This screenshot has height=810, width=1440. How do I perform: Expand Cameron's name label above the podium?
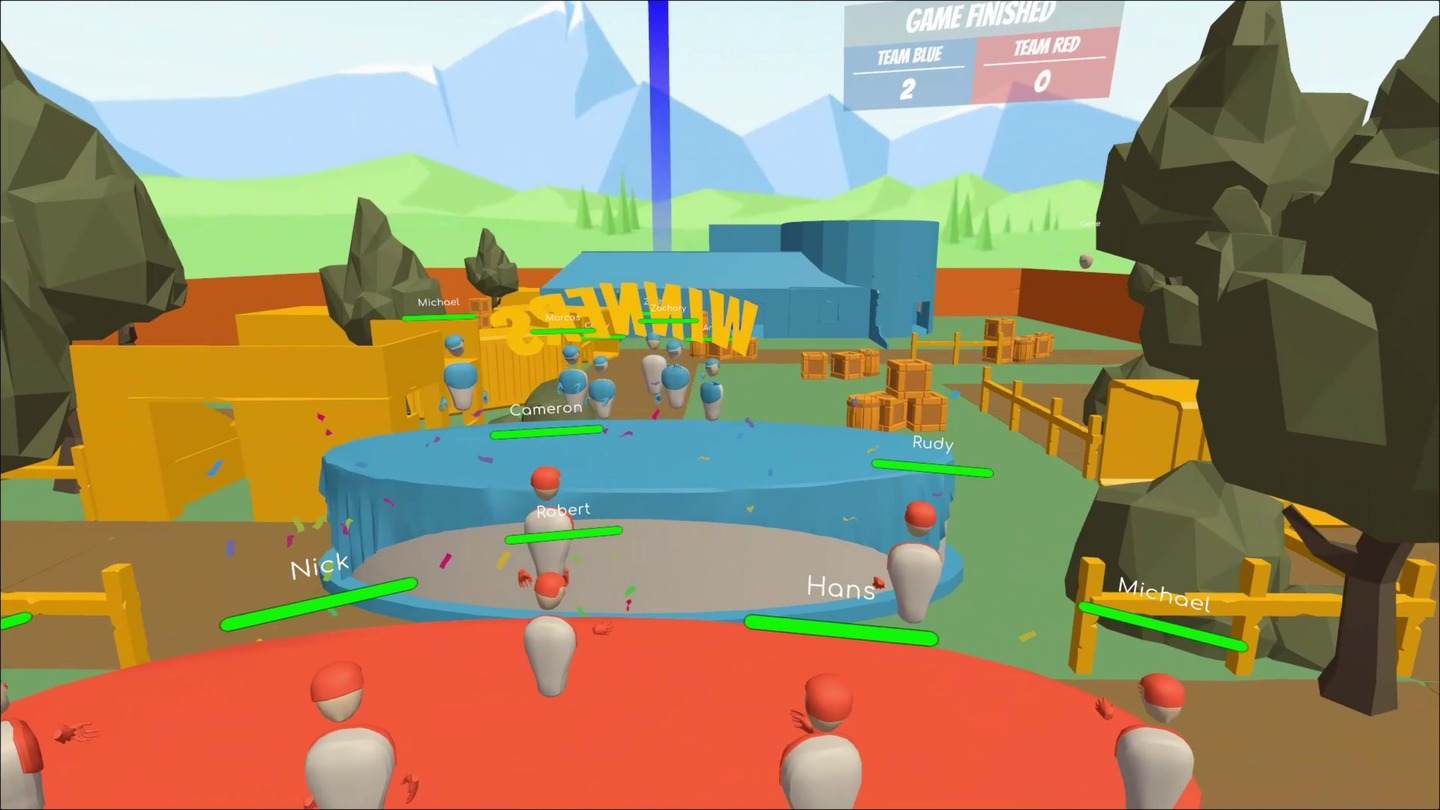pyautogui.click(x=544, y=408)
